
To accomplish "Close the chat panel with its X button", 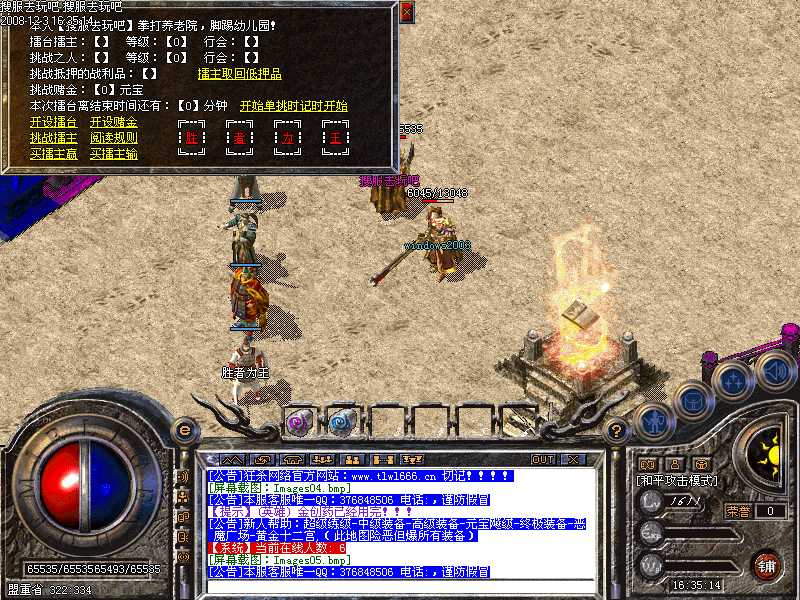I will (x=572, y=459).
